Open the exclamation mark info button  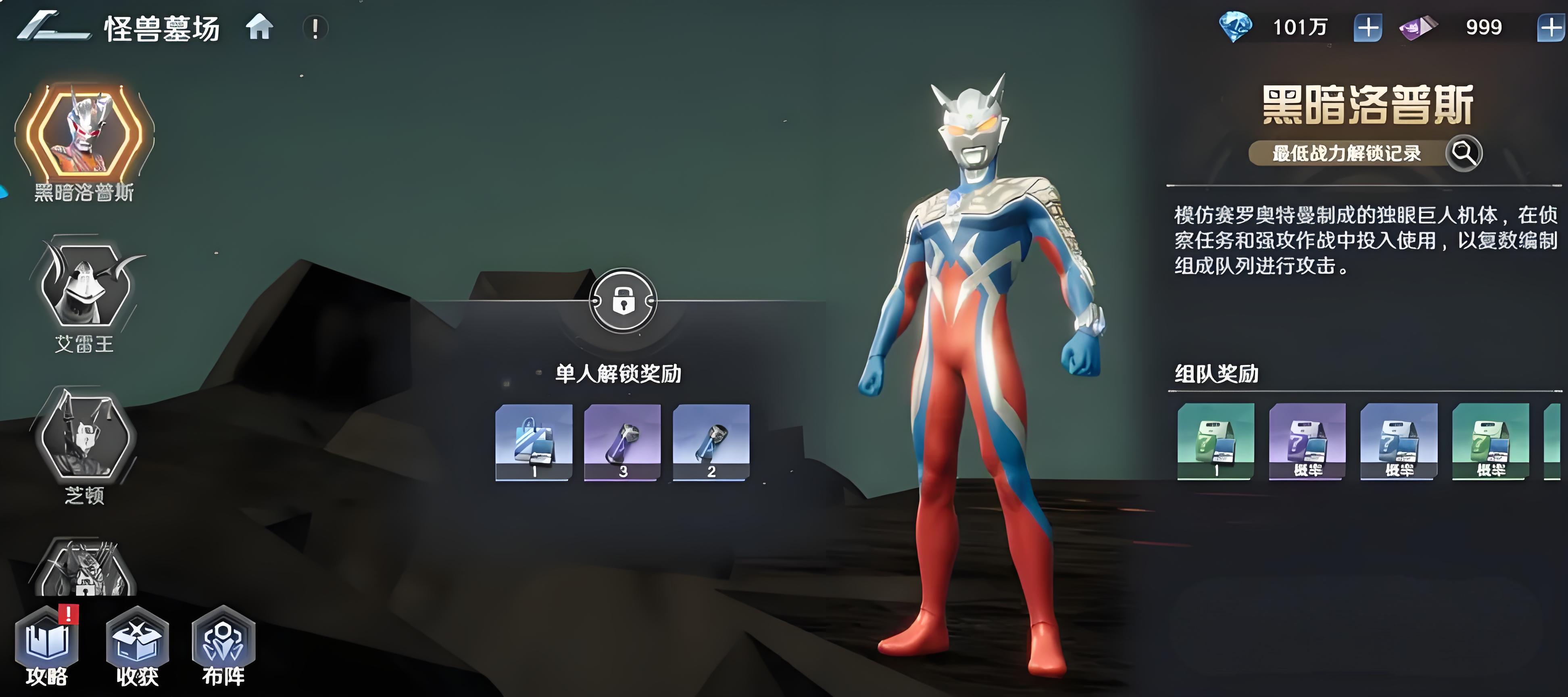coord(315,29)
